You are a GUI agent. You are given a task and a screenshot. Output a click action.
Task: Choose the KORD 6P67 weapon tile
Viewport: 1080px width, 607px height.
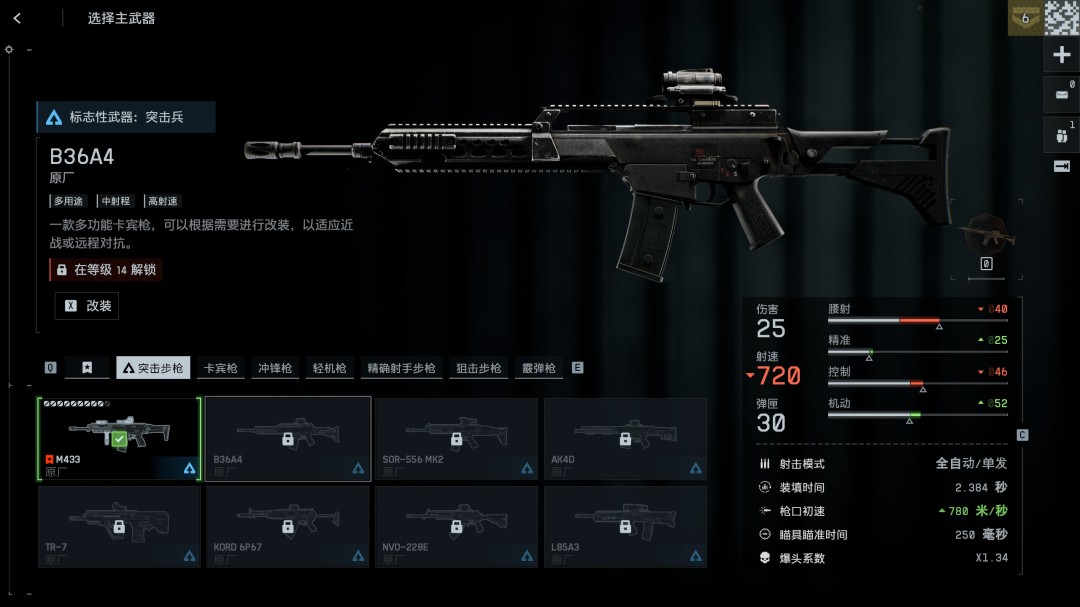[288, 526]
